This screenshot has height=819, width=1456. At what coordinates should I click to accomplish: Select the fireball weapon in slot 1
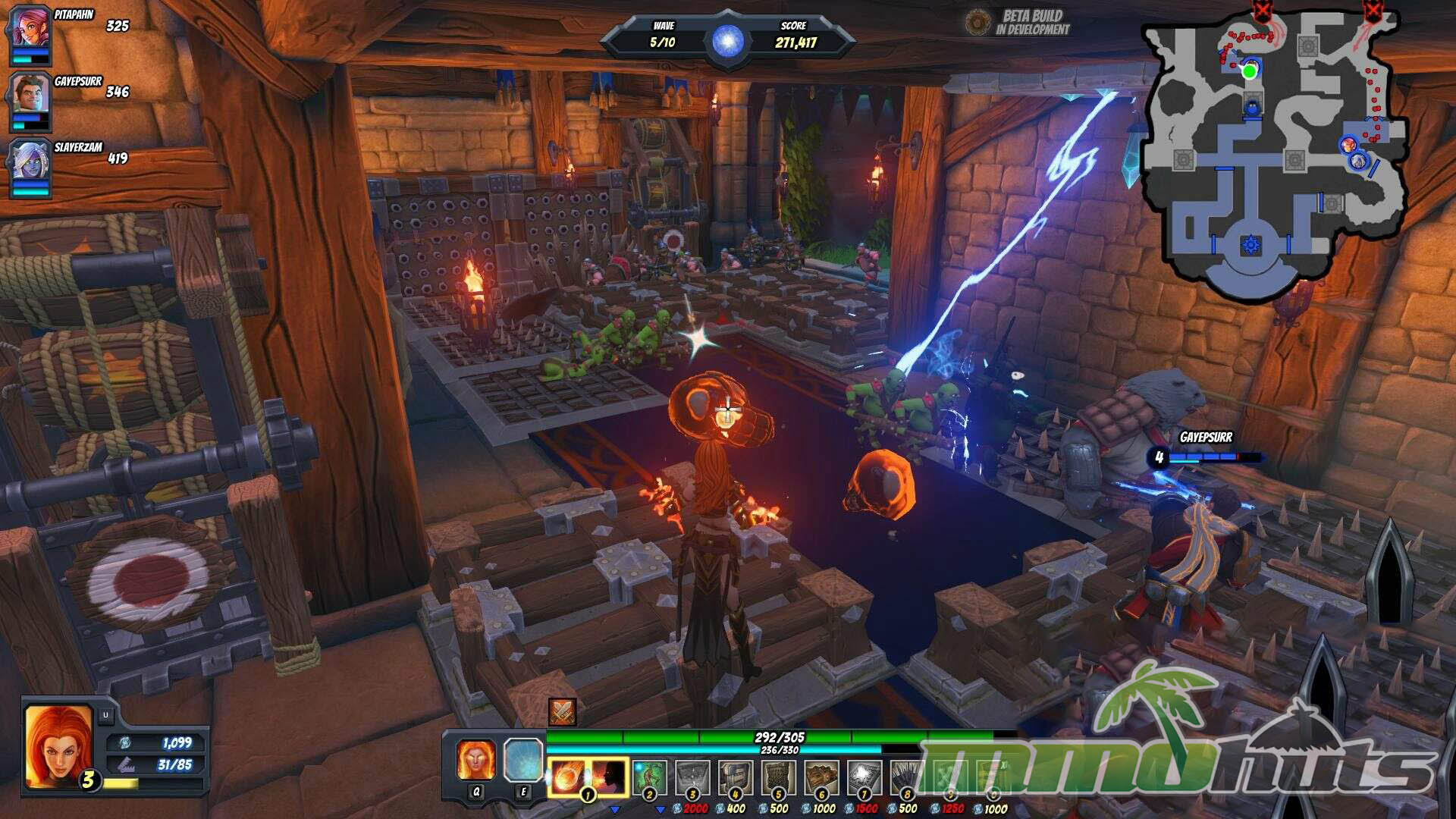click(x=588, y=777)
